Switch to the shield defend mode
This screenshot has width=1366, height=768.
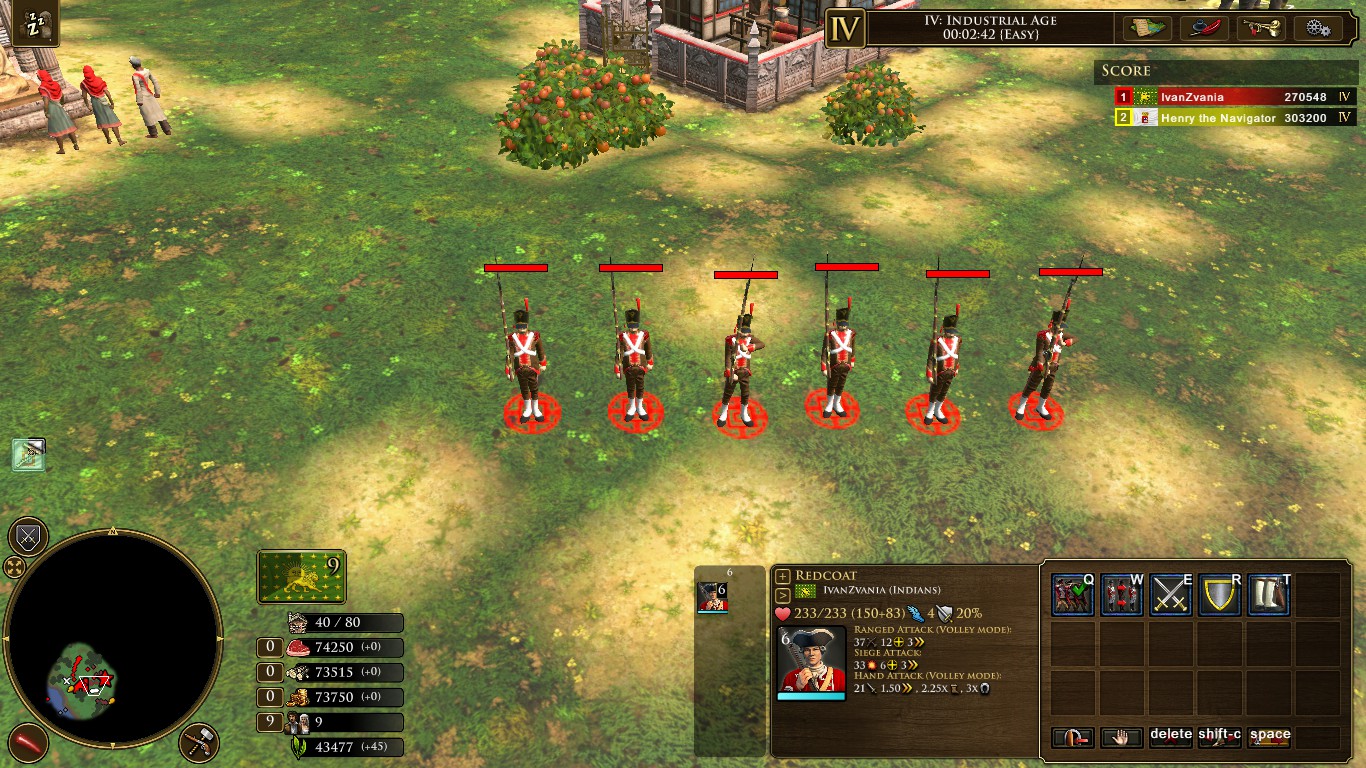pos(1219,595)
